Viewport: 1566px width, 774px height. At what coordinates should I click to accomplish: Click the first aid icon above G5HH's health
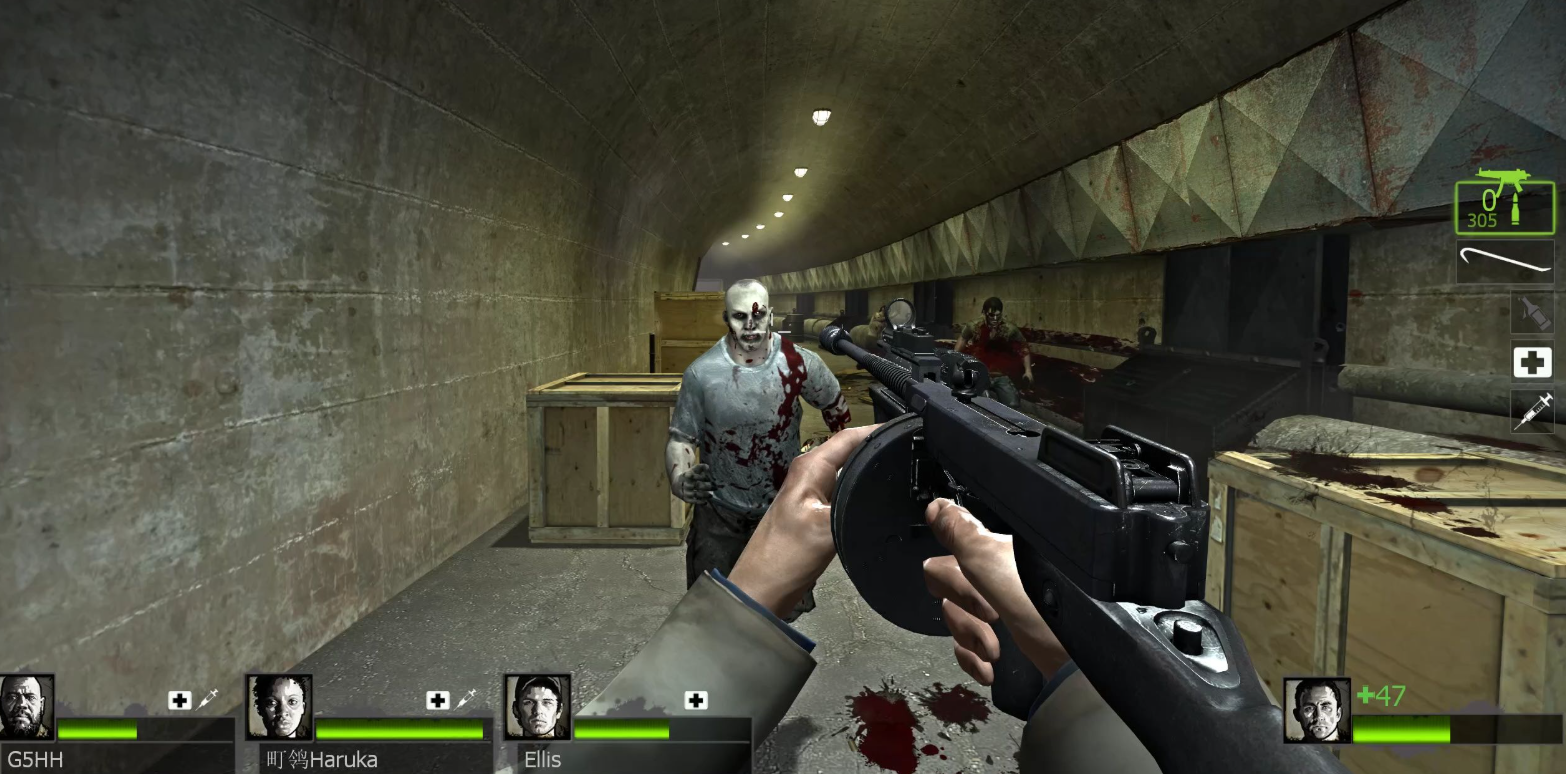[x=179, y=700]
